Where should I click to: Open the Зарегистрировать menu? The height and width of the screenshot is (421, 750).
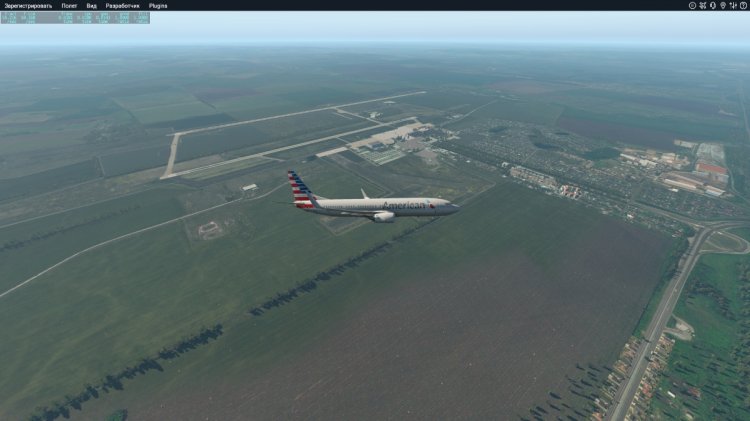[27, 5]
